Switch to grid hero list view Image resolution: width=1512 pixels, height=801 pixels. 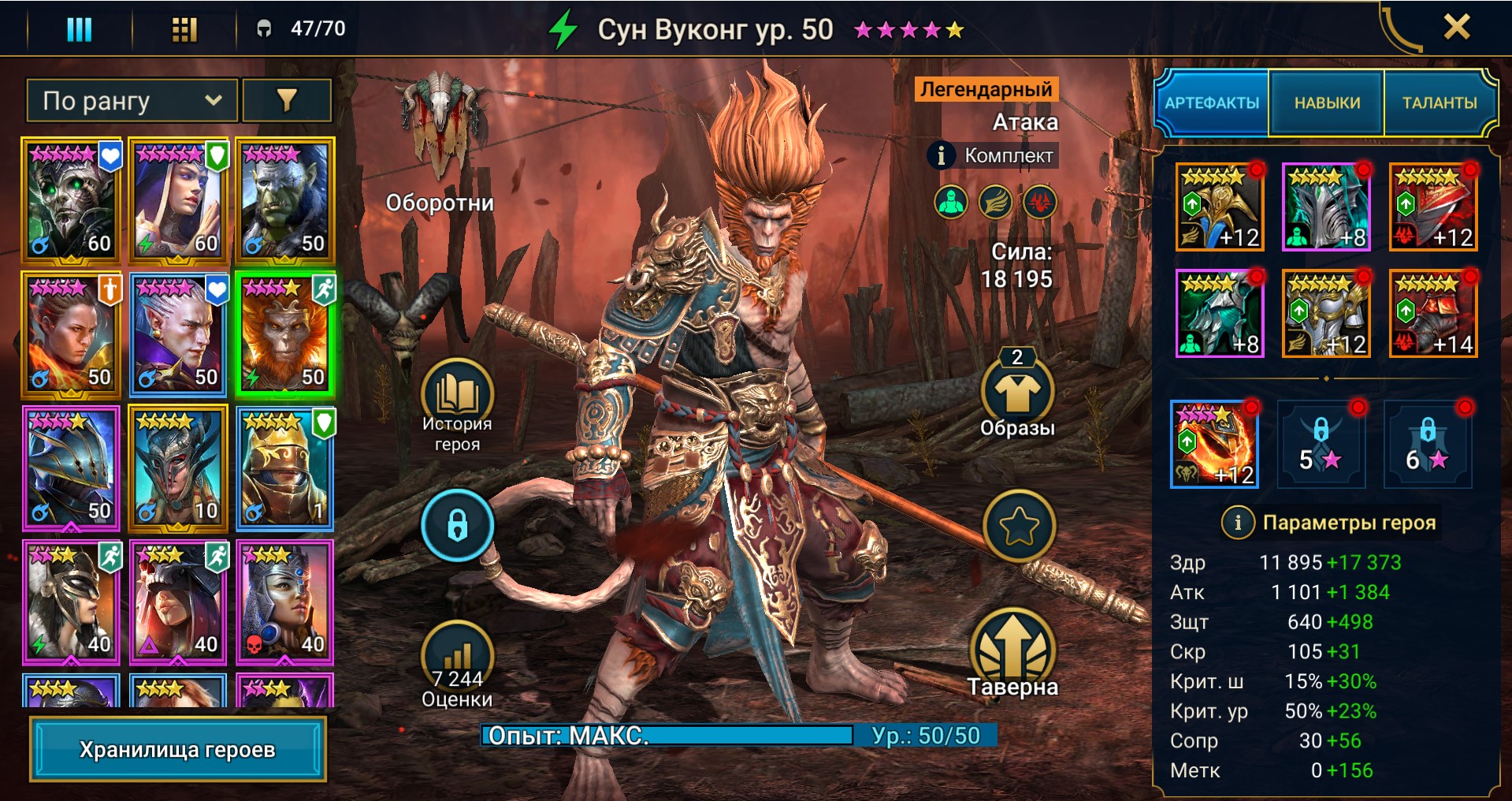(184, 29)
